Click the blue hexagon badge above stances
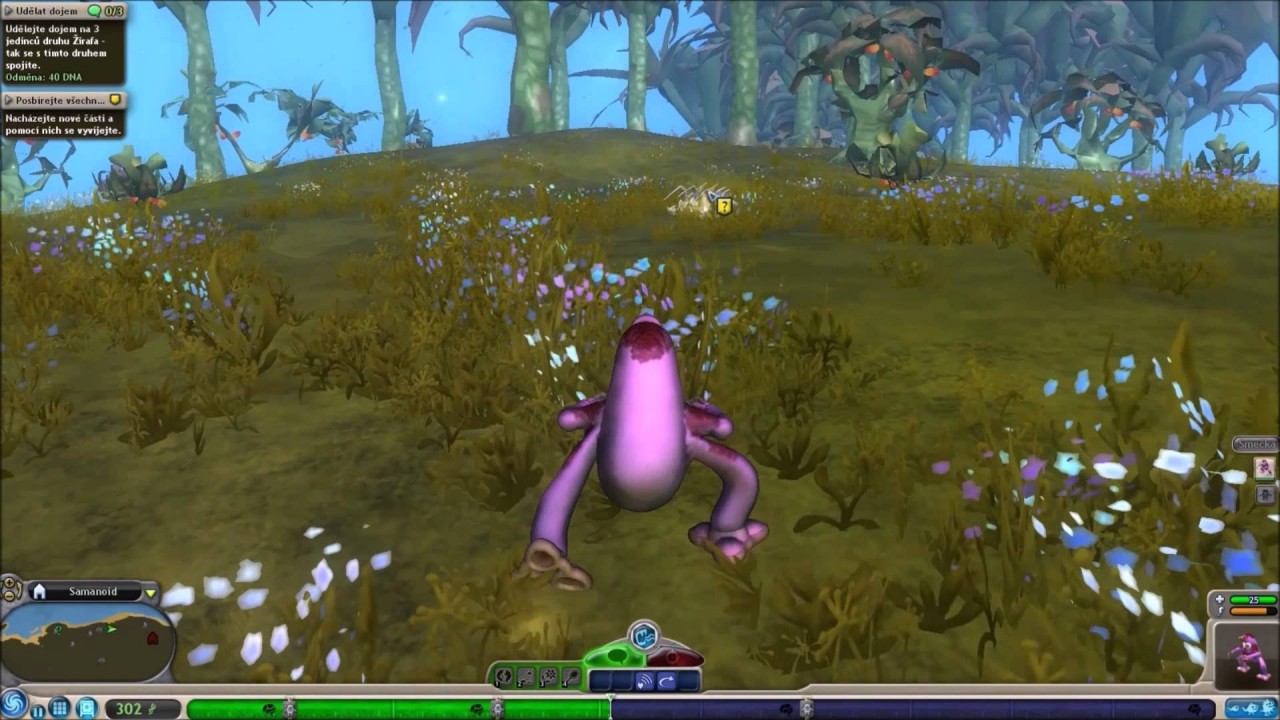Screen dimensions: 1280x720 point(646,634)
